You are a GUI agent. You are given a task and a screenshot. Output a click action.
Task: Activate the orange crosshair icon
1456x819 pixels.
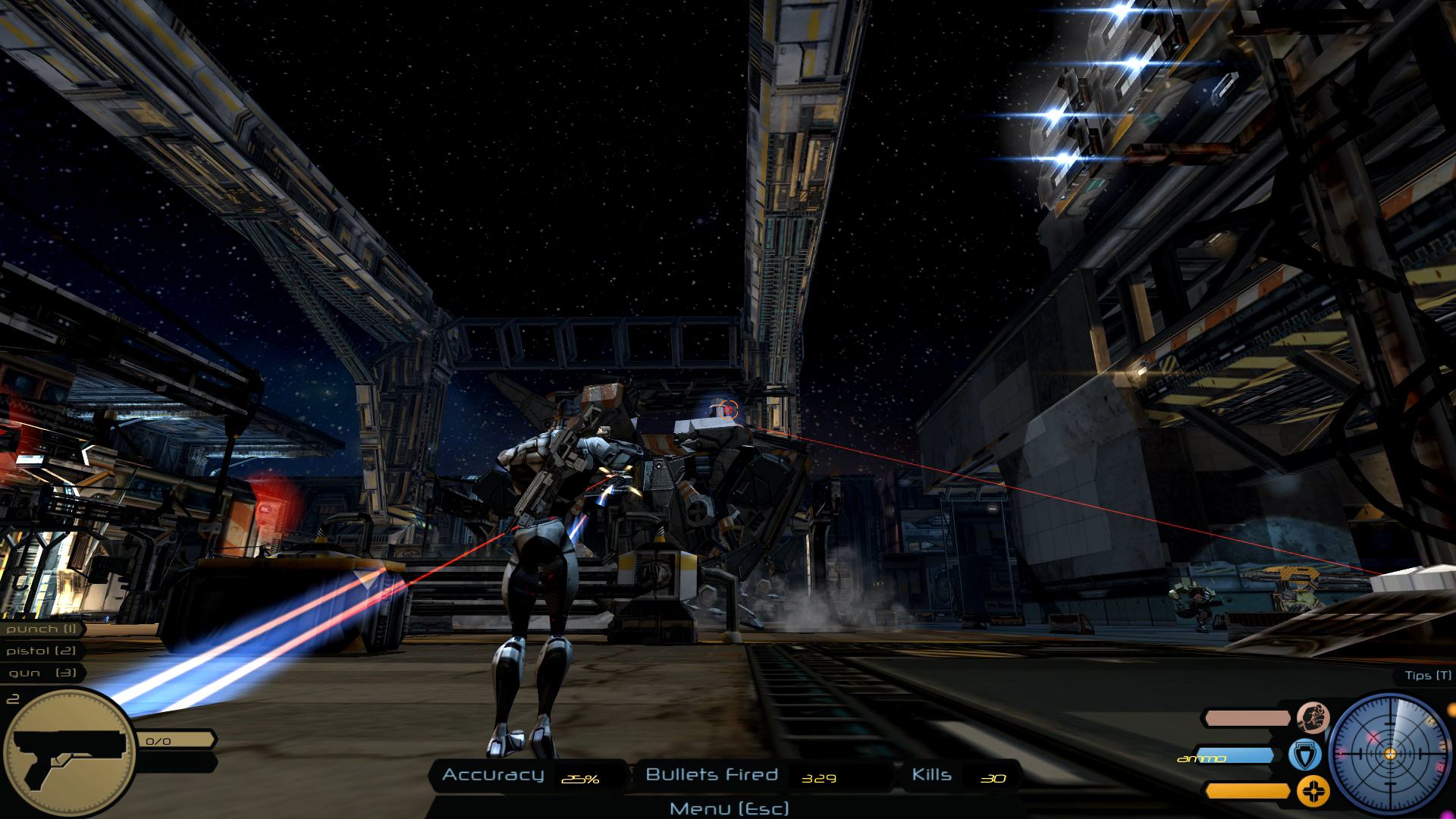click(x=1313, y=791)
